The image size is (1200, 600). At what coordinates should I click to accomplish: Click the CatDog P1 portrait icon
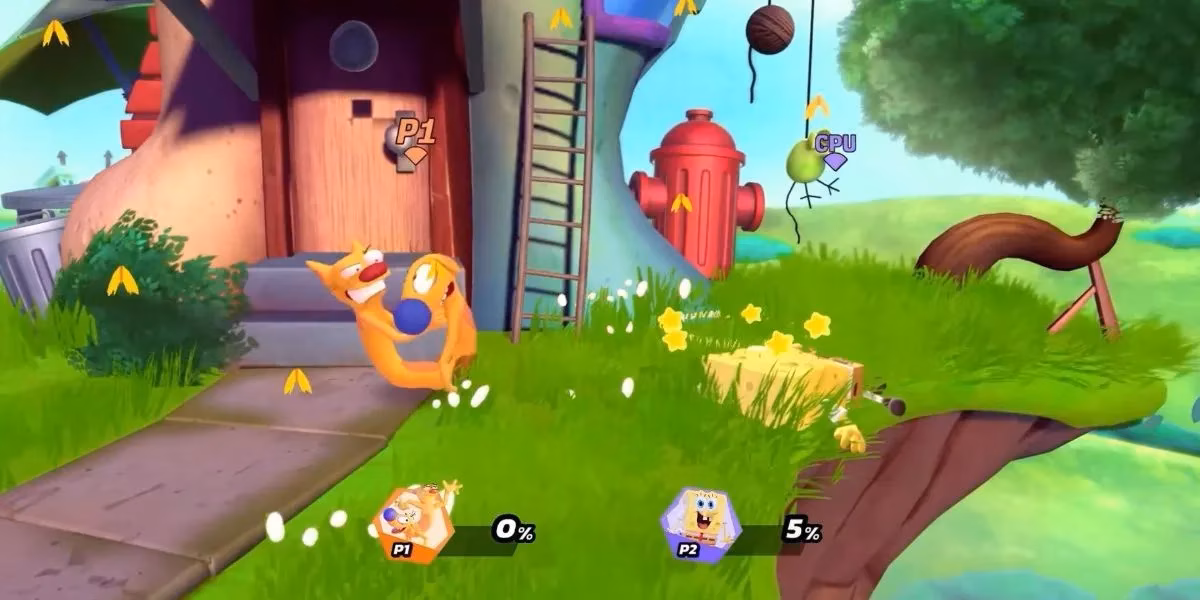coord(410,519)
